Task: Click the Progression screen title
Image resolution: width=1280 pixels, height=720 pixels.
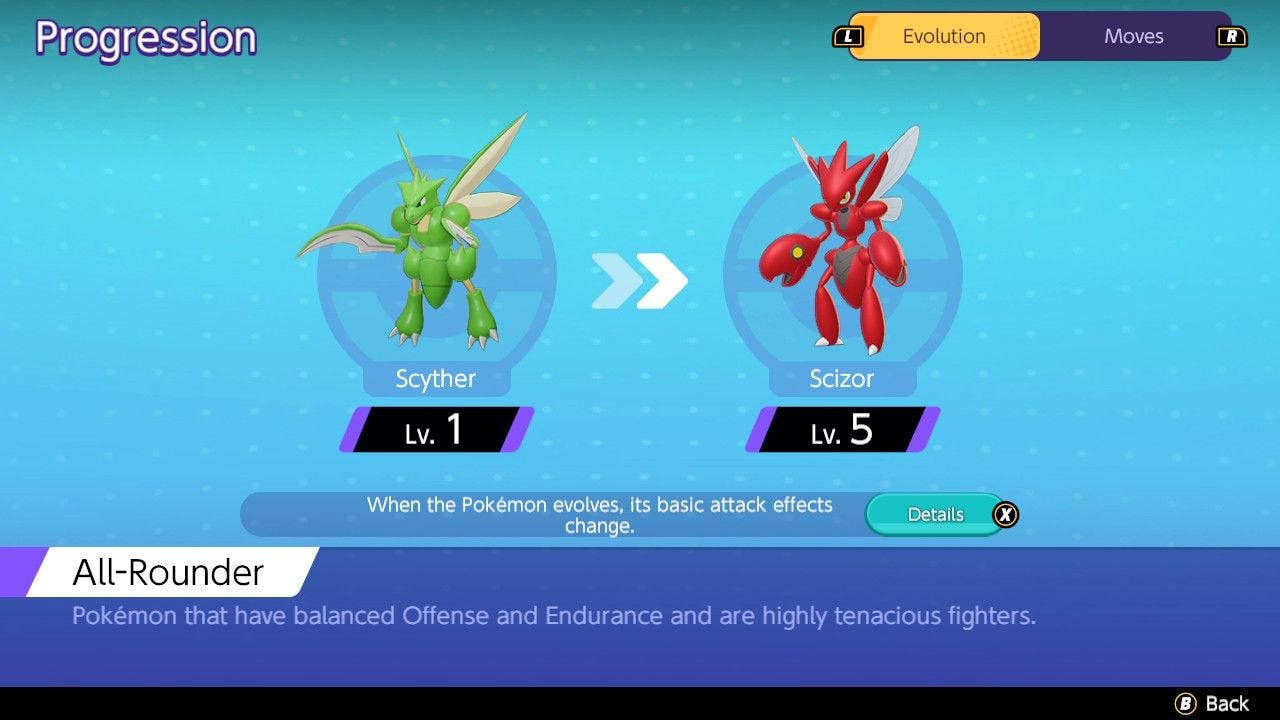Action: pos(145,38)
